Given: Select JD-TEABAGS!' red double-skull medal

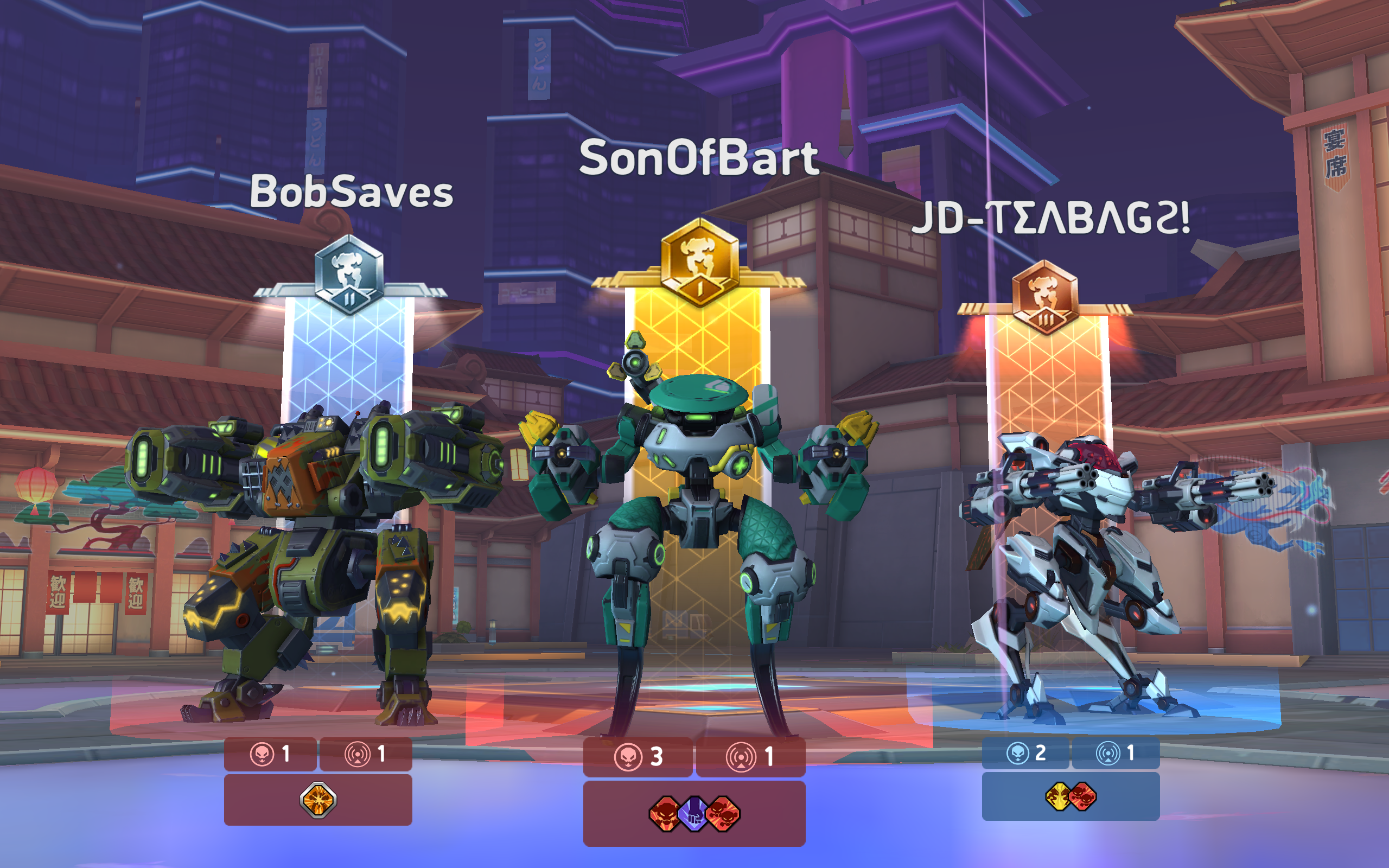Looking at the screenshot, I should 1083,797.
